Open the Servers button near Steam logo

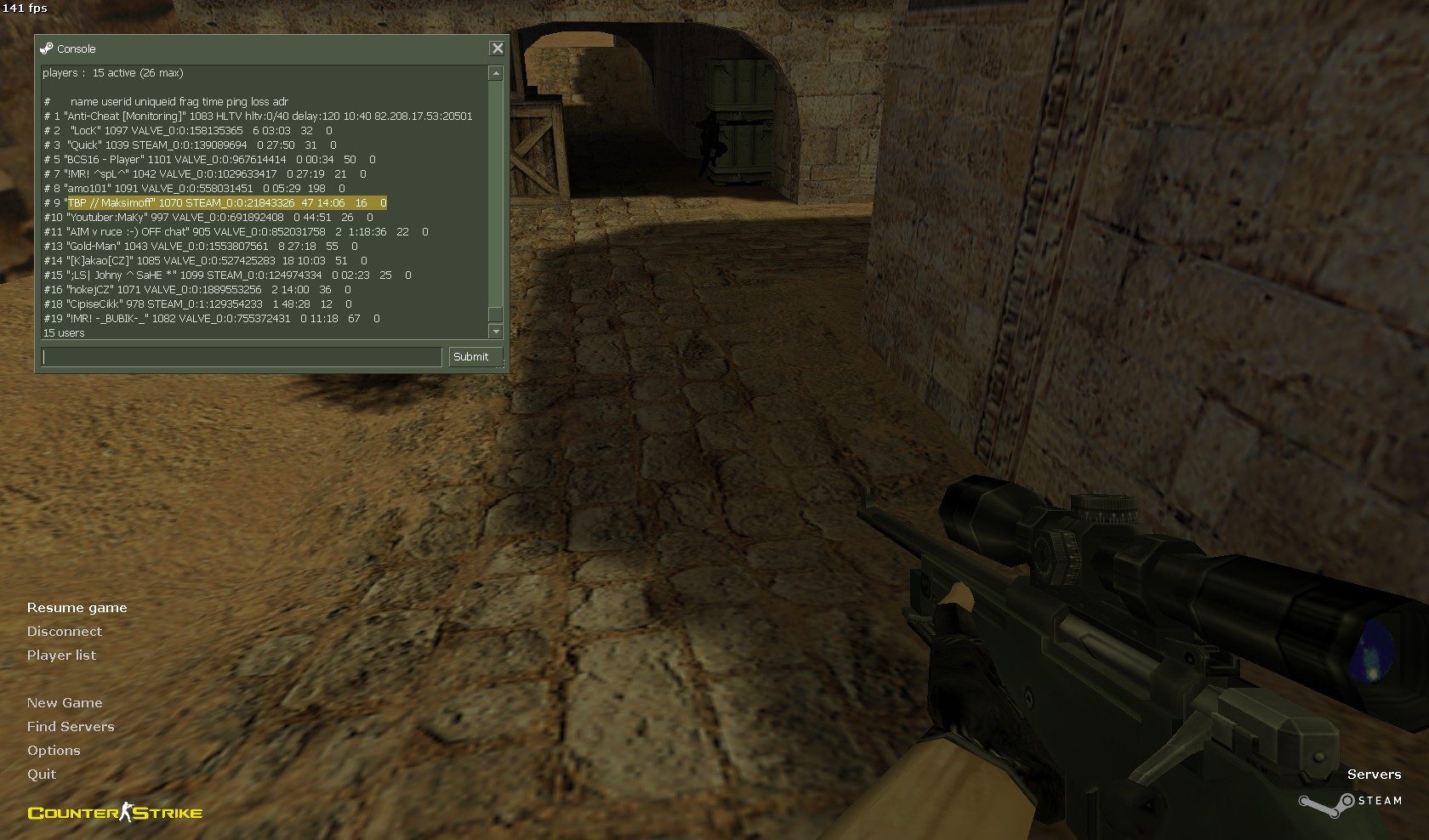click(1374, 775)
